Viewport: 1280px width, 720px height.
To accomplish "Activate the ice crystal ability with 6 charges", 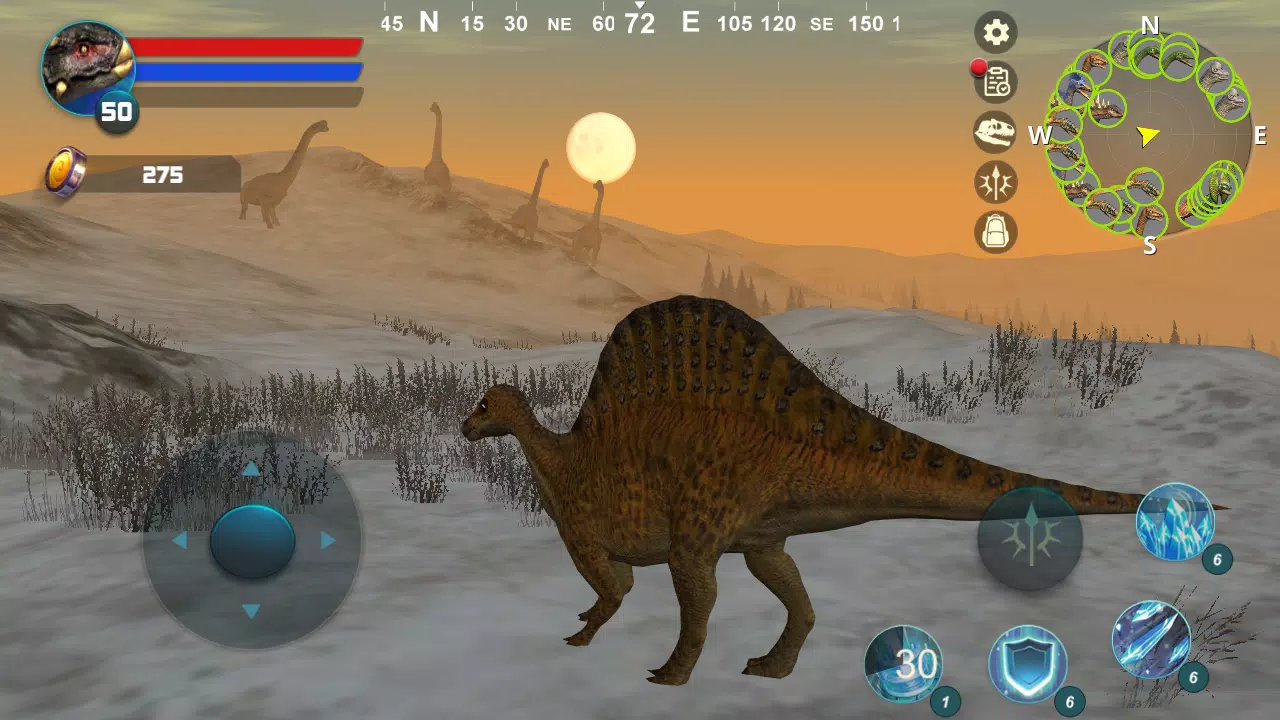I will [1177, 522].
